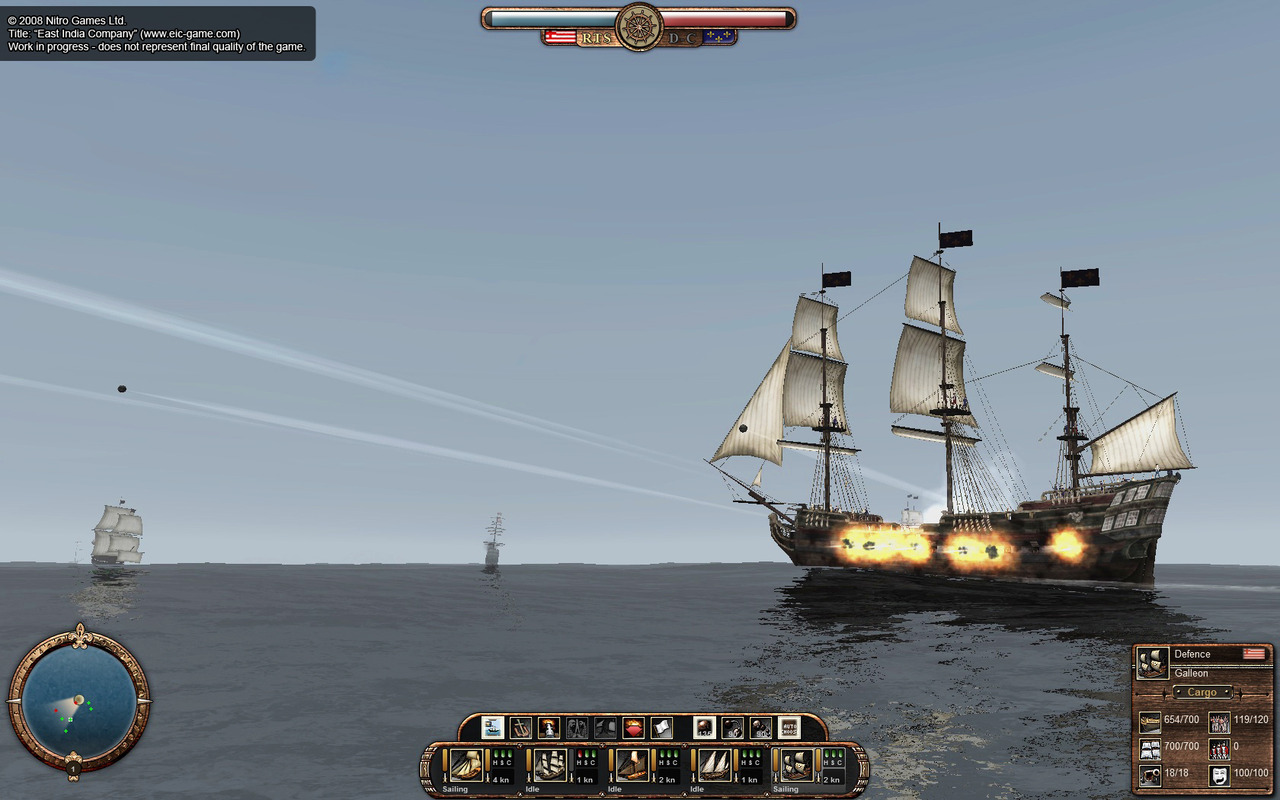The height and width of the screenshot is (800, 1280).
Task: Trigger the cannon fire command icon
Action: [x=548, y=728]
